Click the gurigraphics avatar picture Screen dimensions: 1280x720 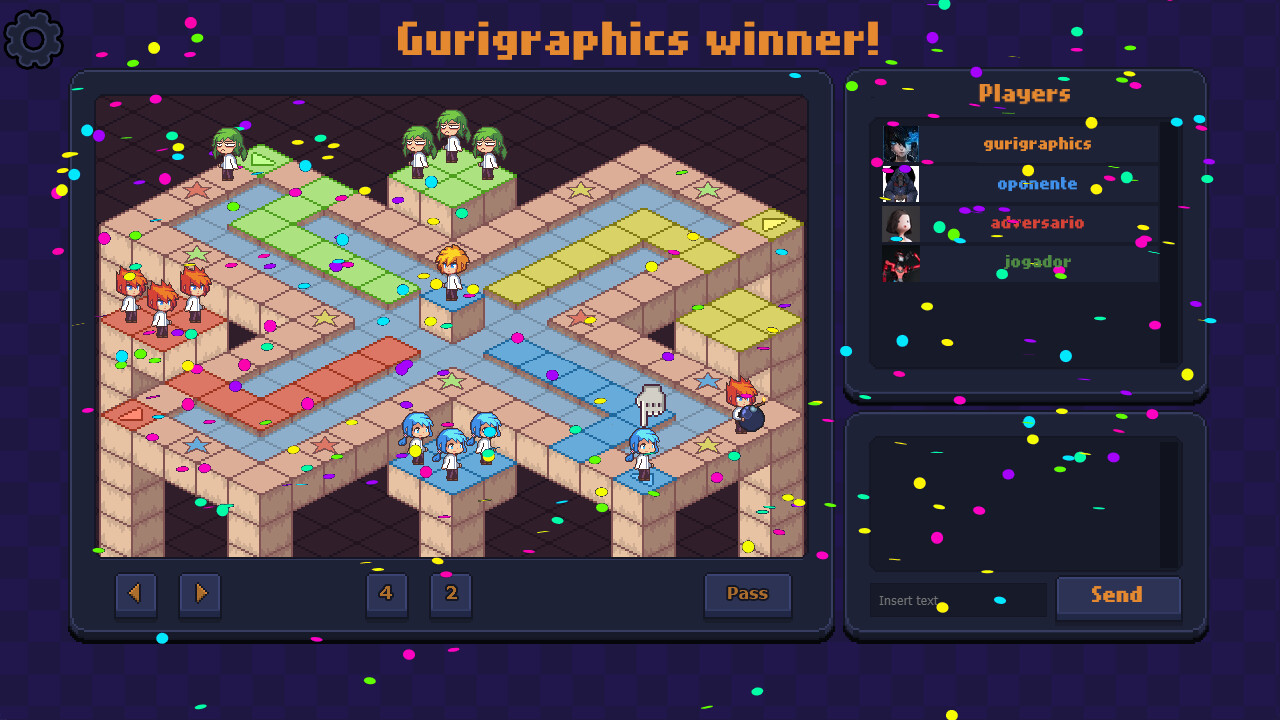click(x=899, y=142)
